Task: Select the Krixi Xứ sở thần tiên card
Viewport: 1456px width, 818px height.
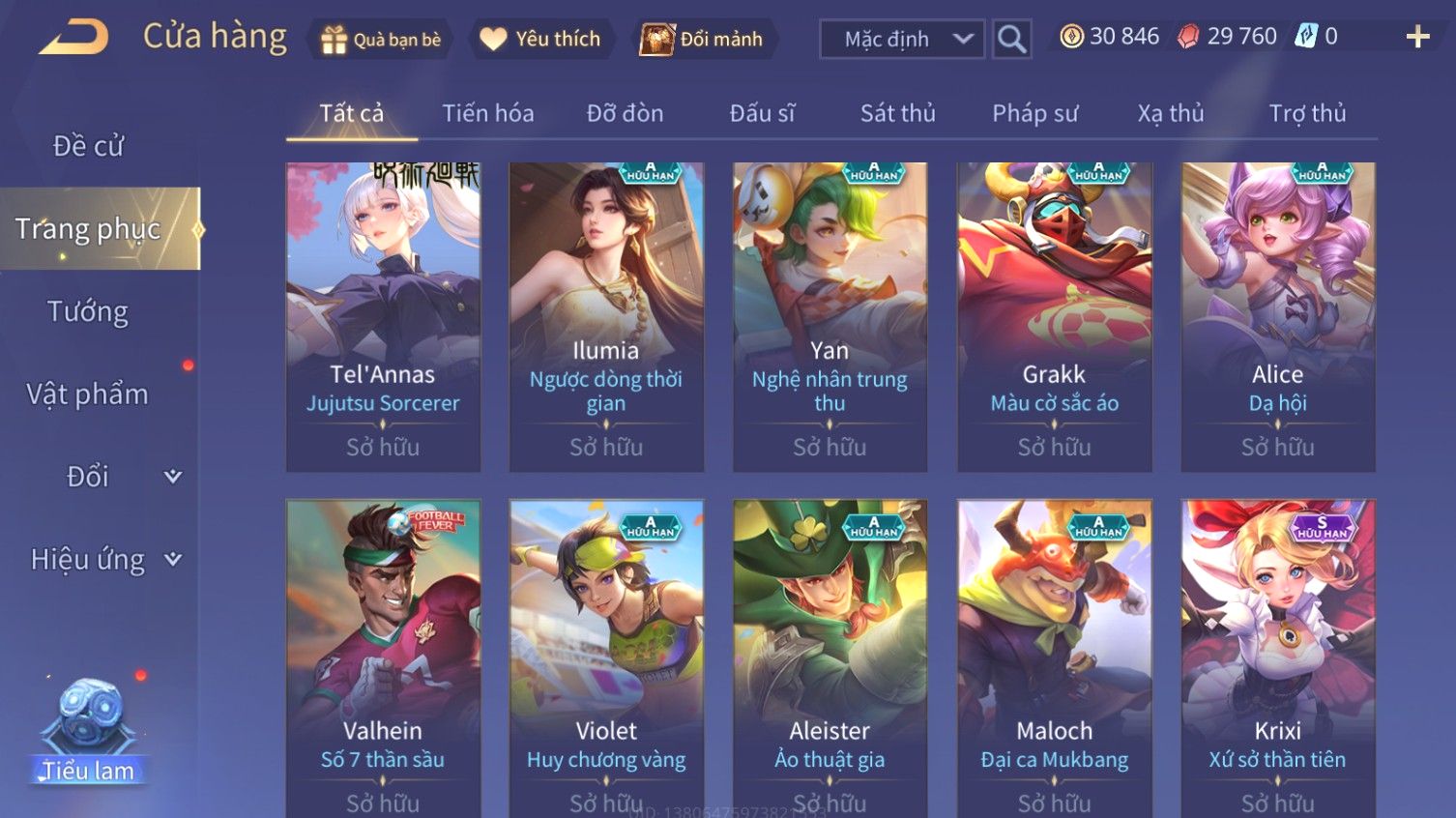Action: pyautogui.click(x=1277, y=657)
